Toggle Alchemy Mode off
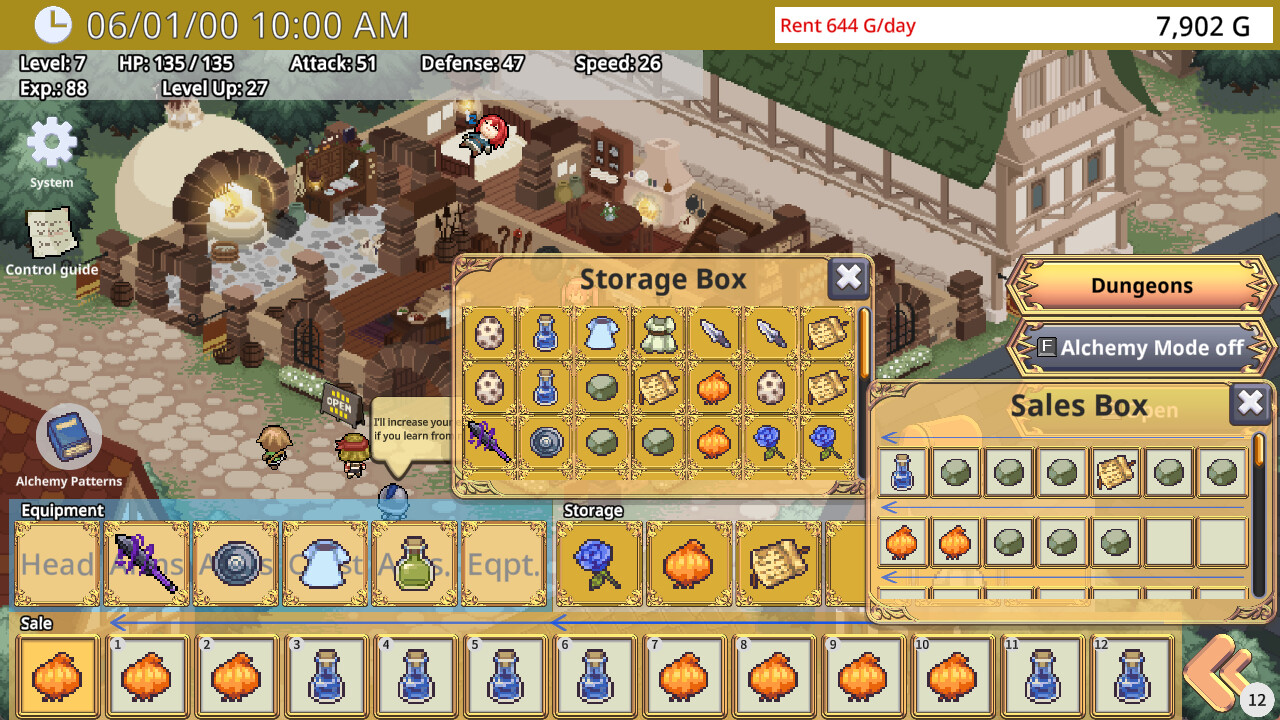 [x=1140, y=349]
